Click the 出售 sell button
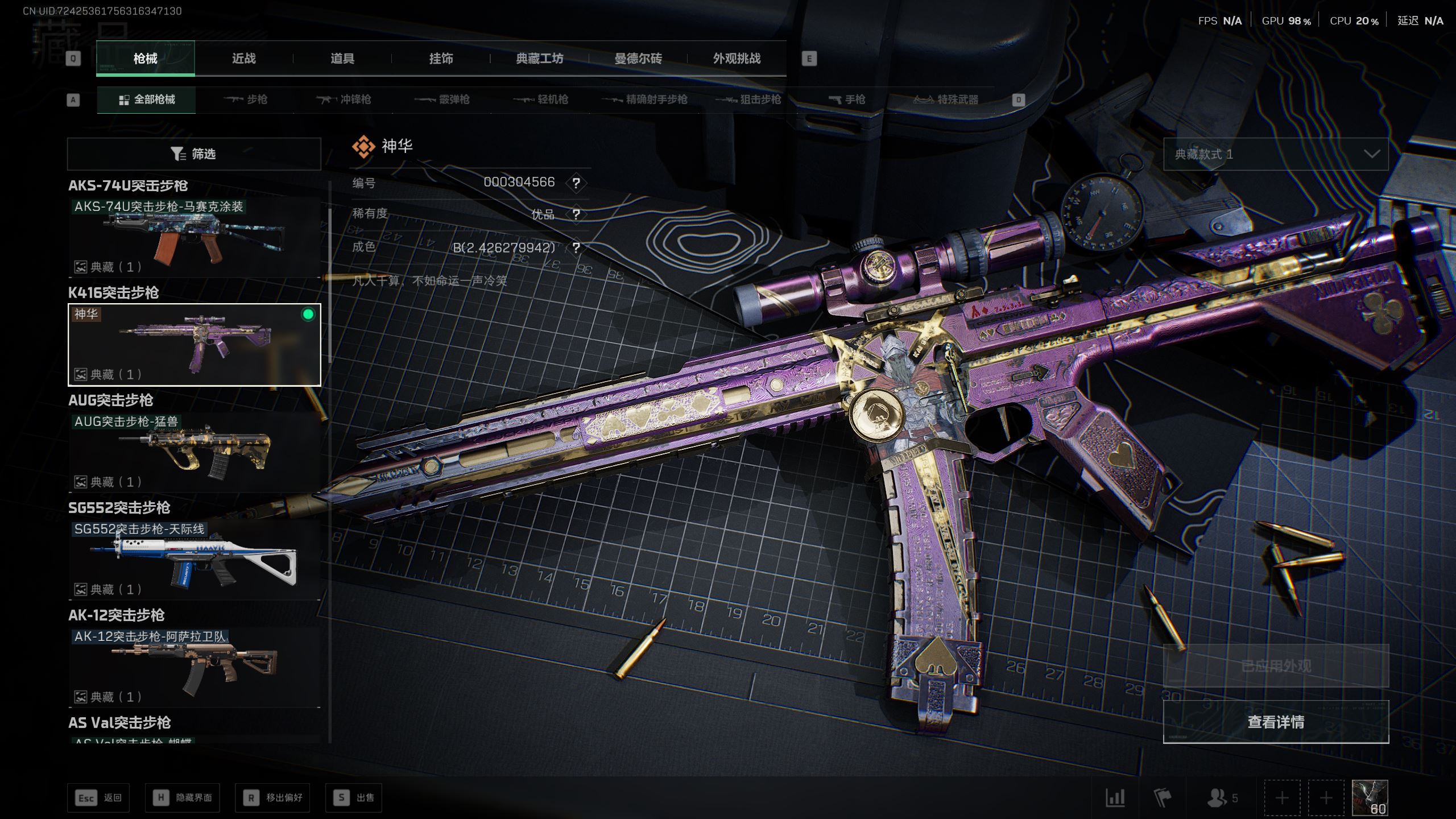Image resolution: width=1456 pixels, height=819 pixels. pyautogui.click(x=353, y=798)
